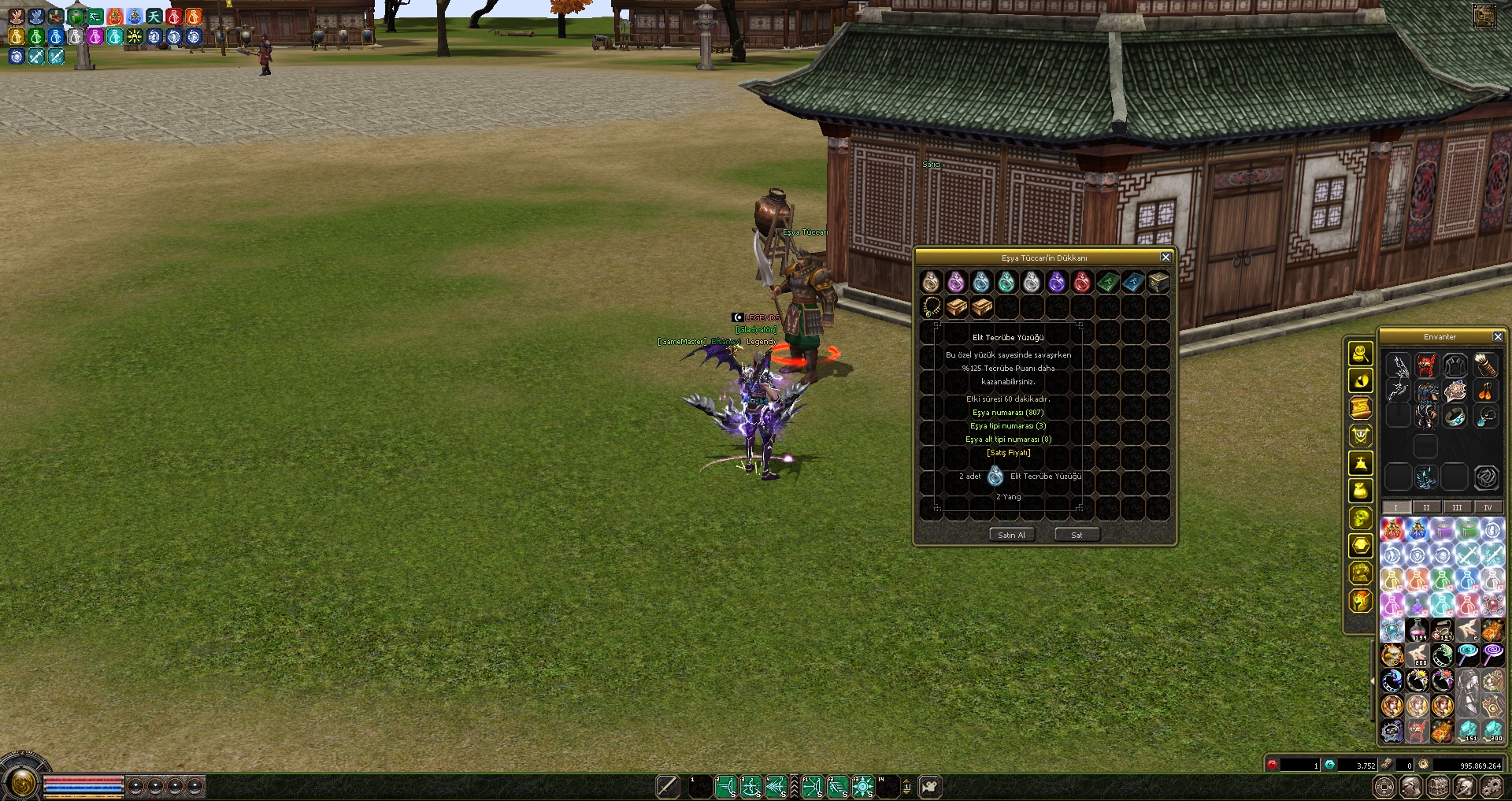Open inventory page IV
The image size is (1512, 801).
[x=1488, y=507]
